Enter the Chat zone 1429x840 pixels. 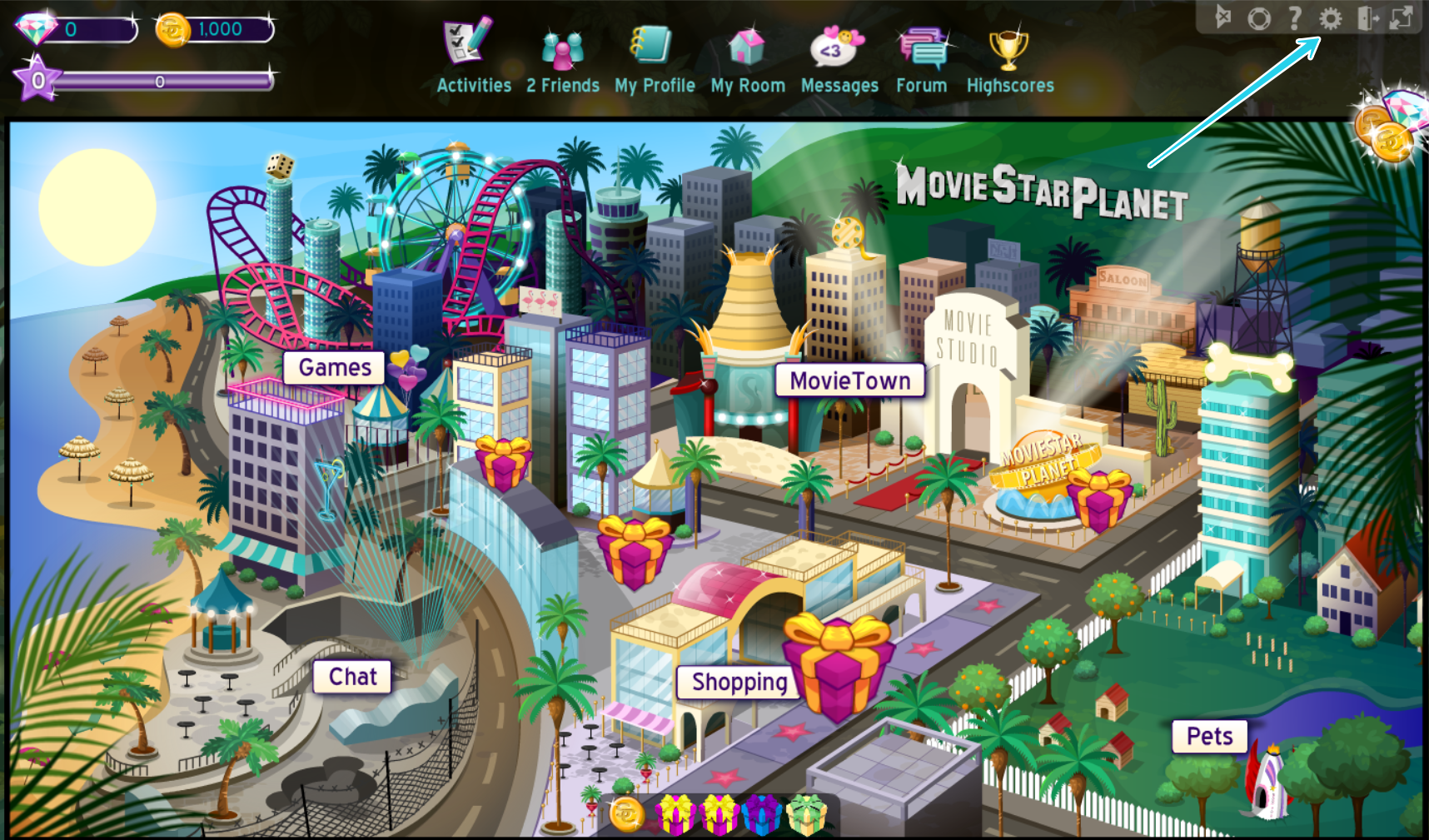351,676
